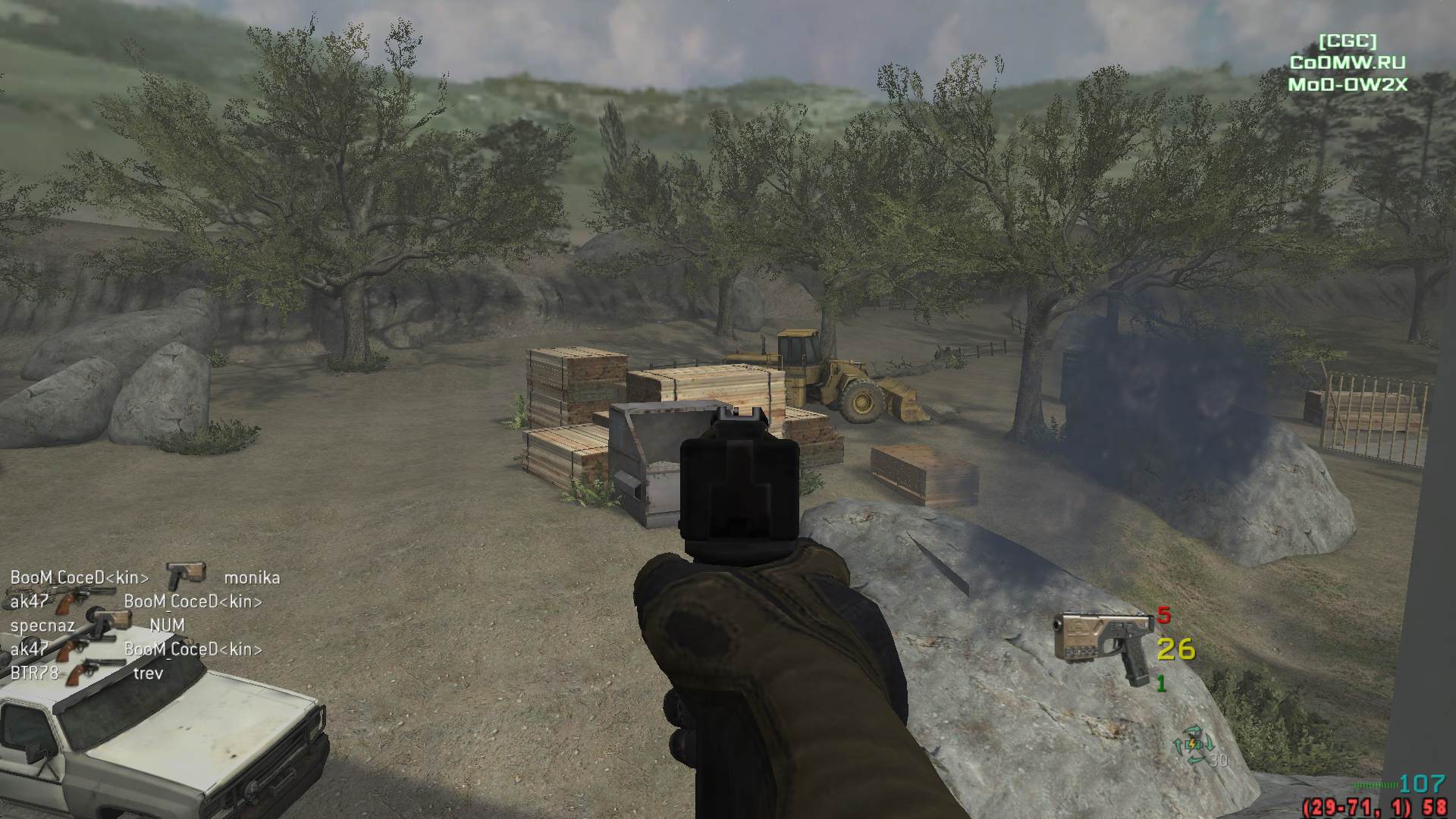Select the monika kill feed entry
Screen dimensions: 1456x819
[252, 578]
